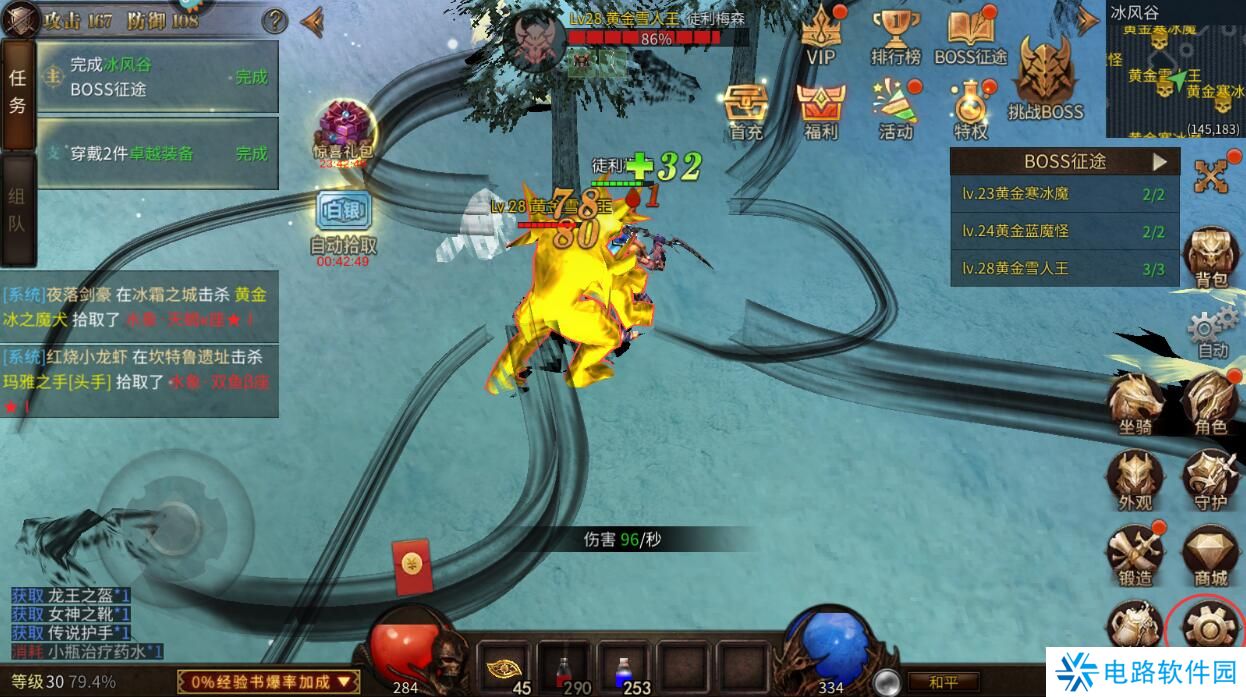
Task: Open the 活动 events icon
Action: tap(895, 108)
